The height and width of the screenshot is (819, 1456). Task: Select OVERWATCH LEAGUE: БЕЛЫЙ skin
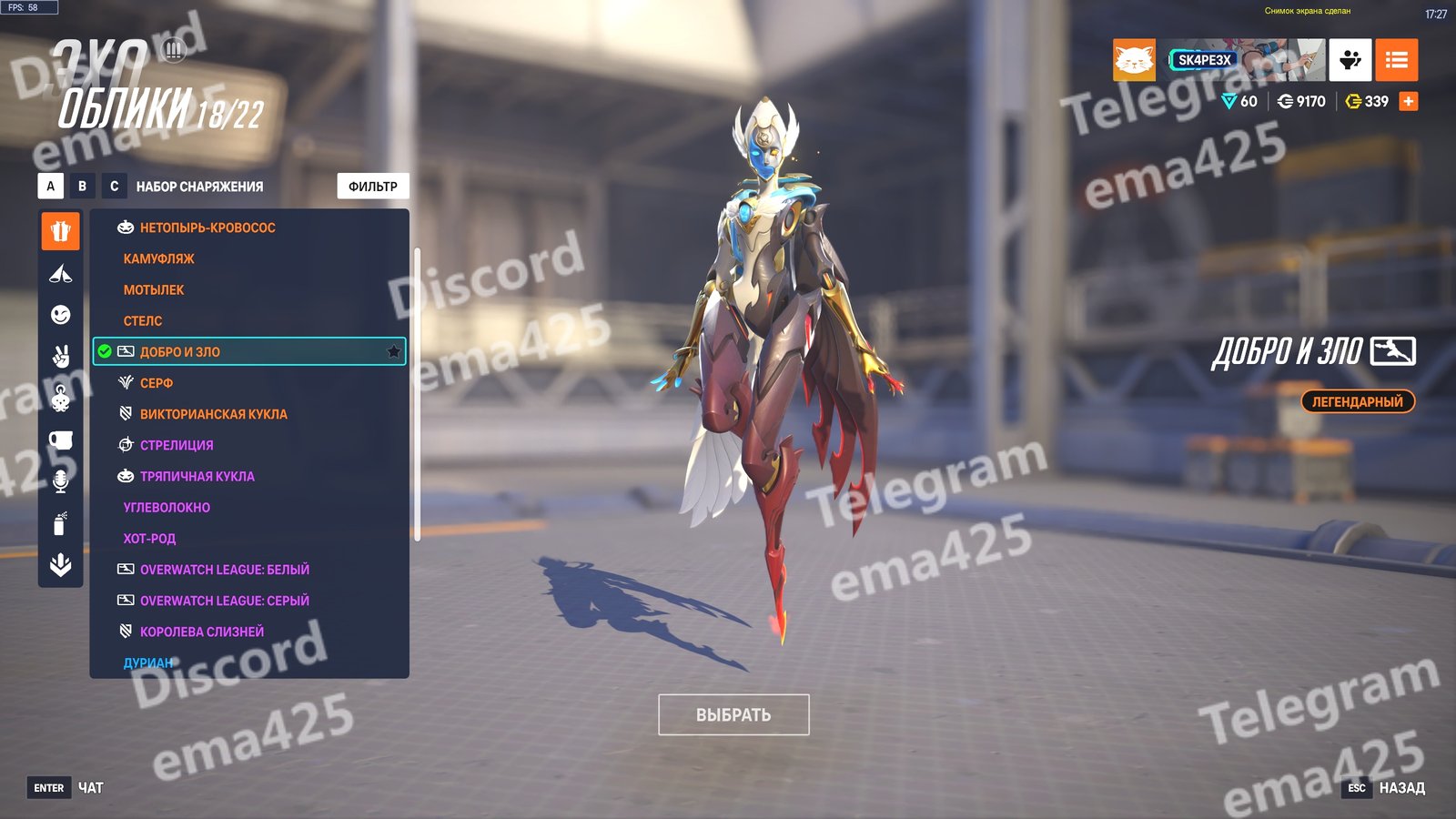[224, 570]
